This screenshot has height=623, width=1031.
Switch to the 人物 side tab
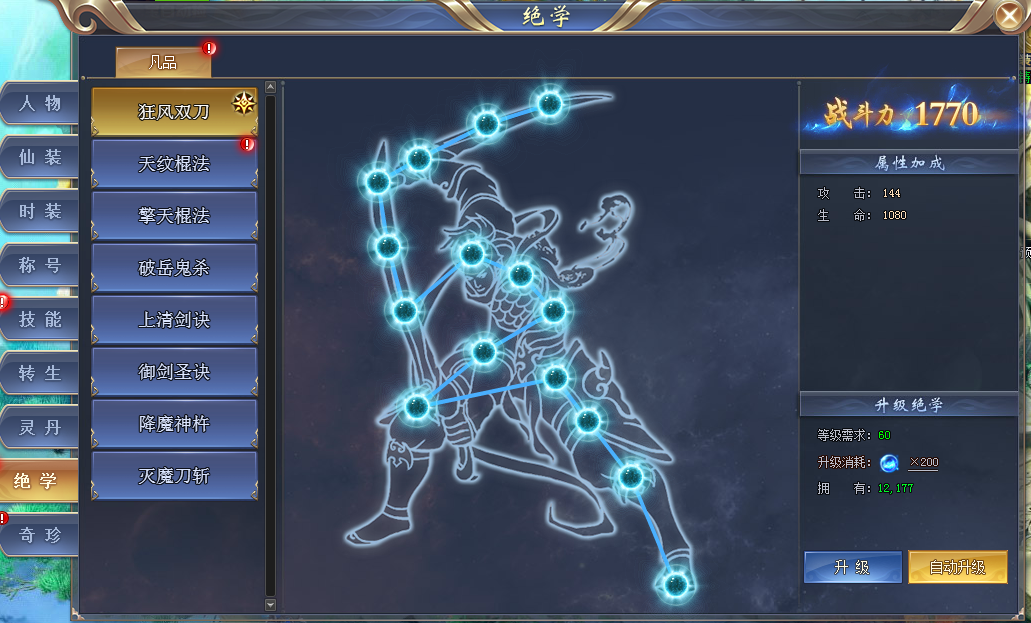40,103
